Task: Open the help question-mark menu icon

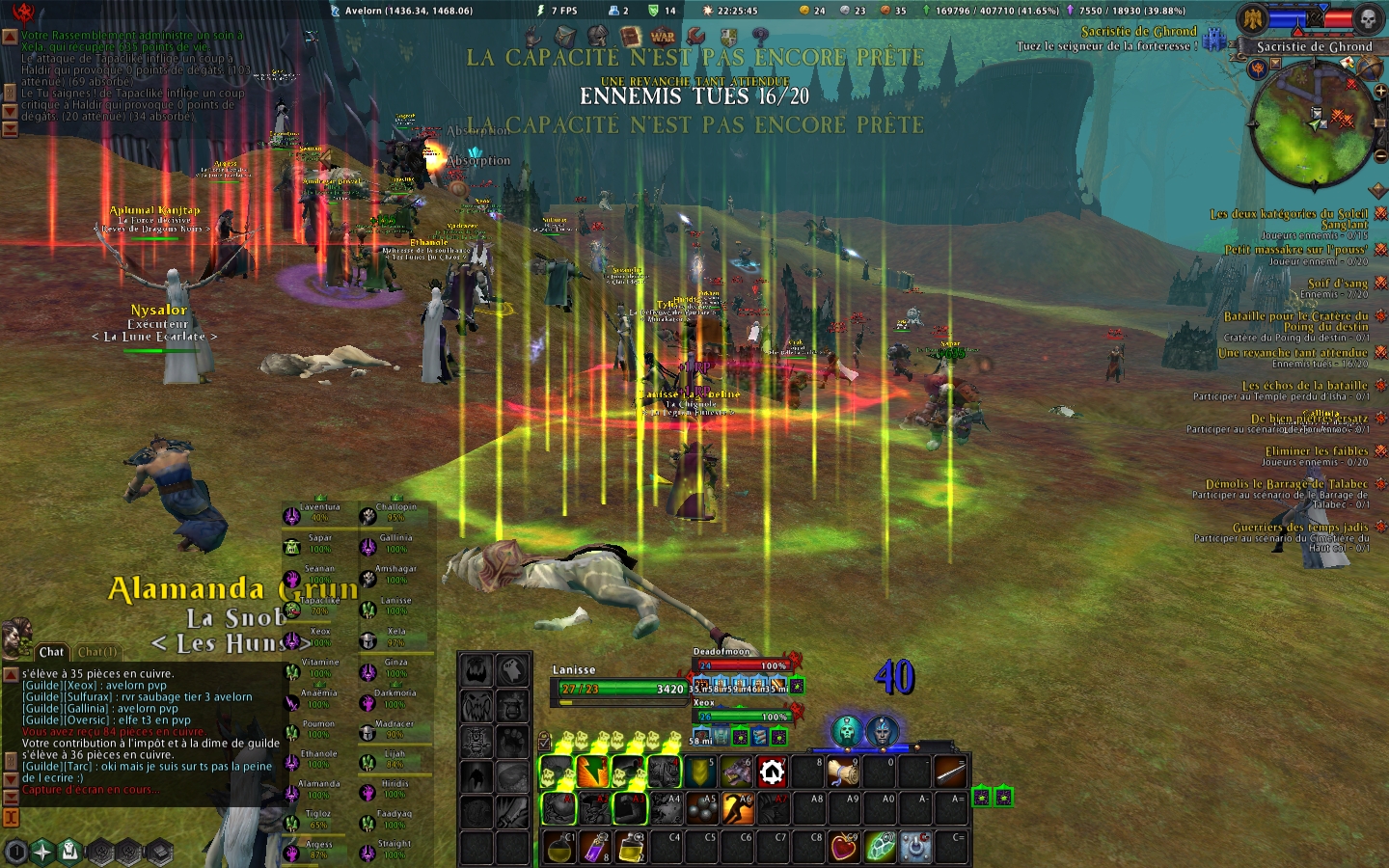Action: (760, 37)
